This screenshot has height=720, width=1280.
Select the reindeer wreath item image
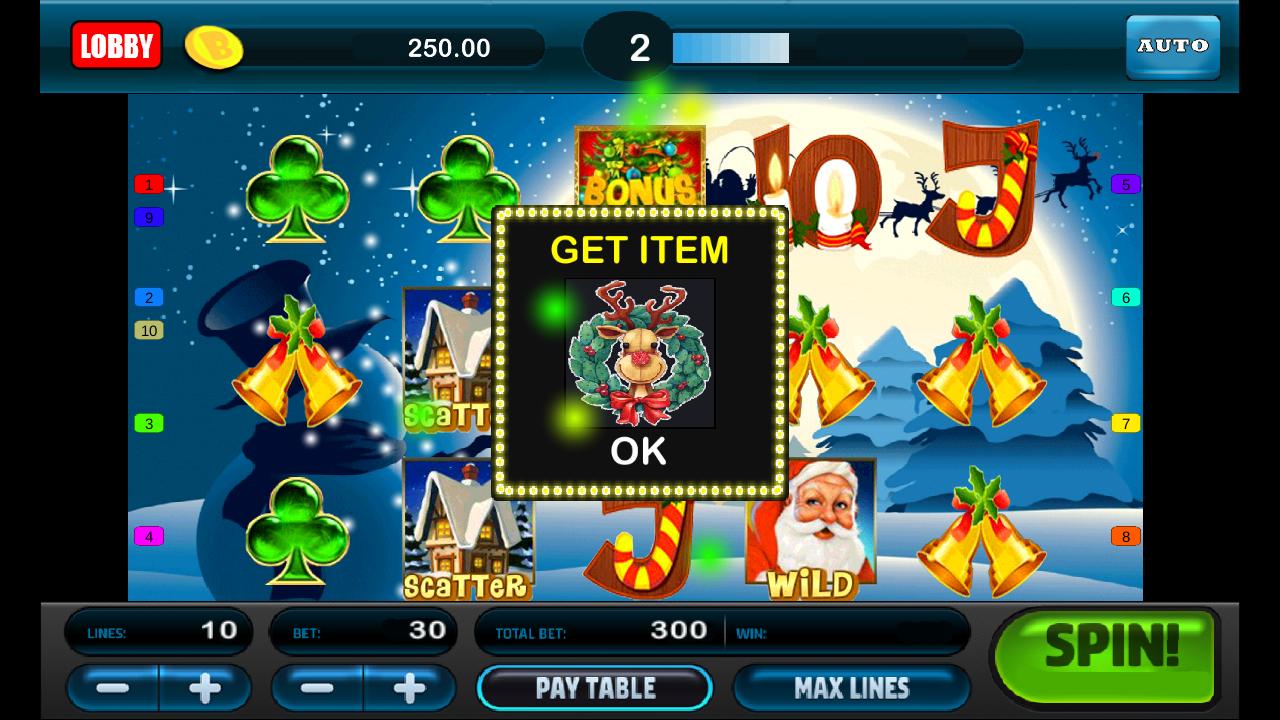click(x=640, y=353)
